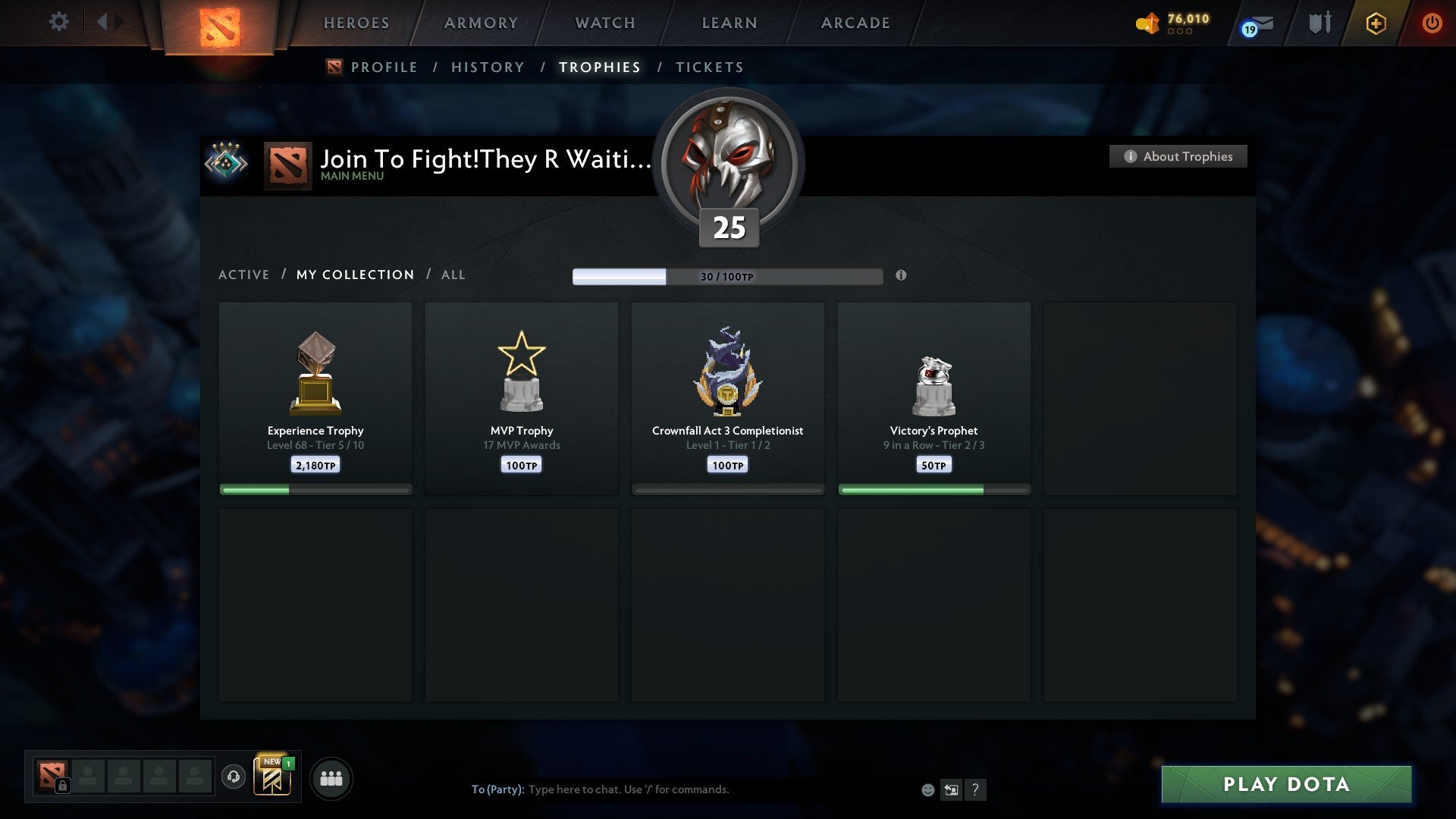Viewport: 1456px width, 819px height.
Task: Open the HEROES menu
Action: [356, 23]
